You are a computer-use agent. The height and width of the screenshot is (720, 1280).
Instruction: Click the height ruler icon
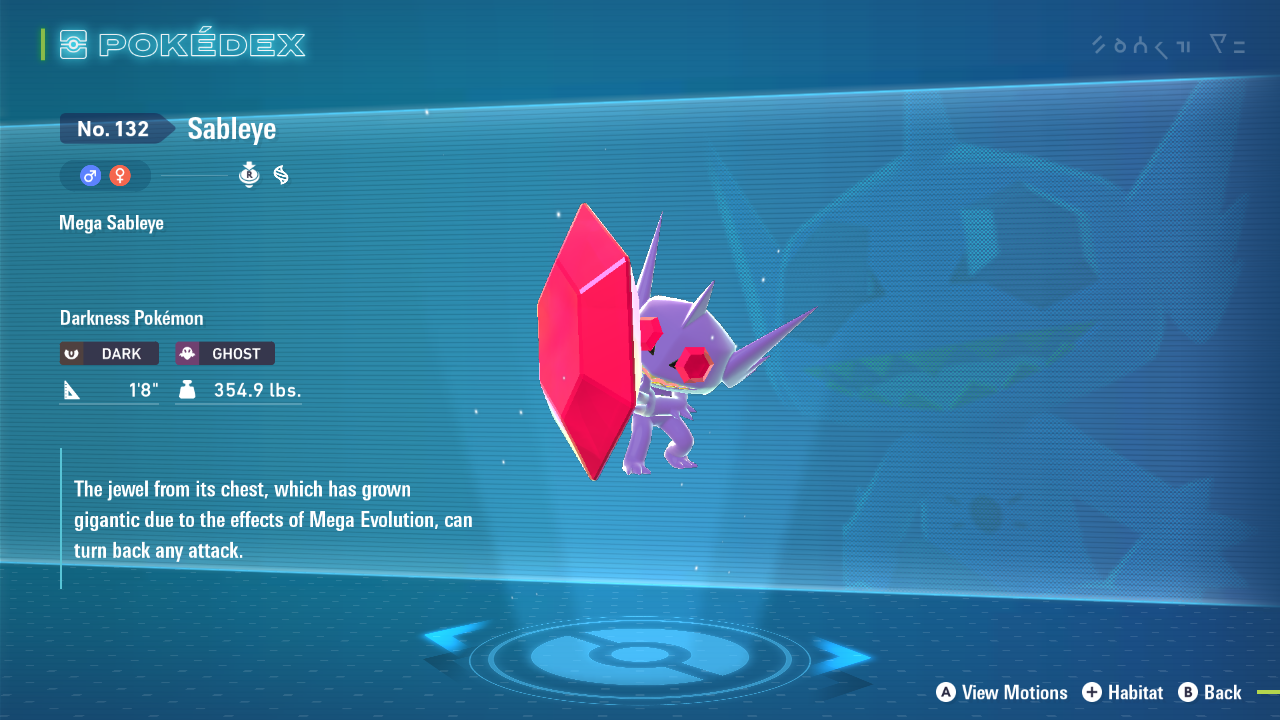(x=70, y=389)
